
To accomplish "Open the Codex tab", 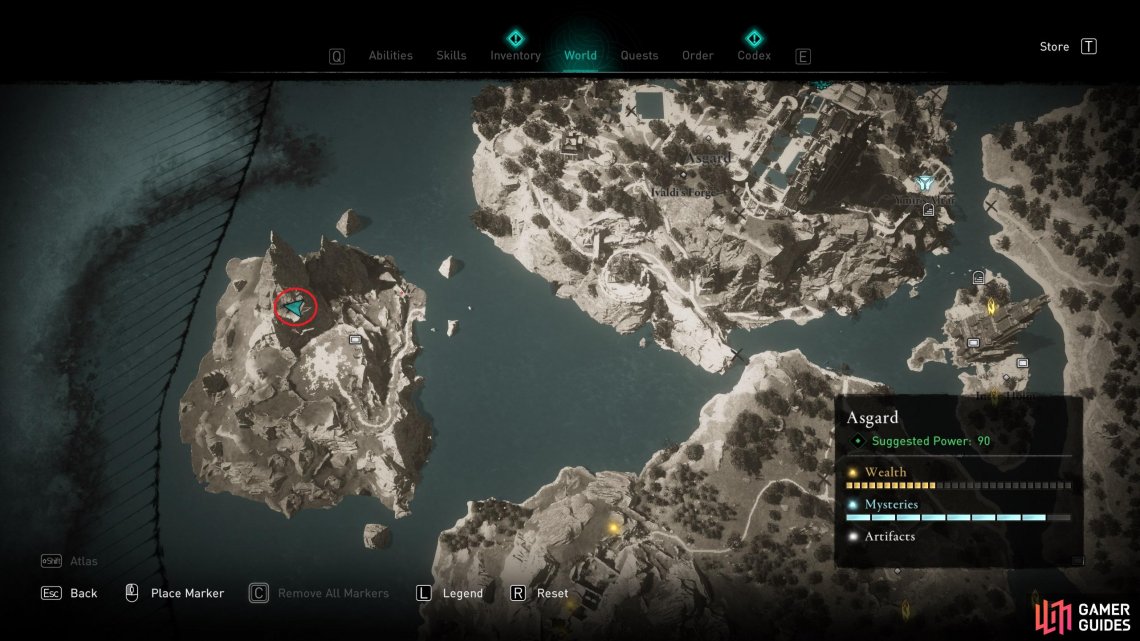I will point(754,56).
